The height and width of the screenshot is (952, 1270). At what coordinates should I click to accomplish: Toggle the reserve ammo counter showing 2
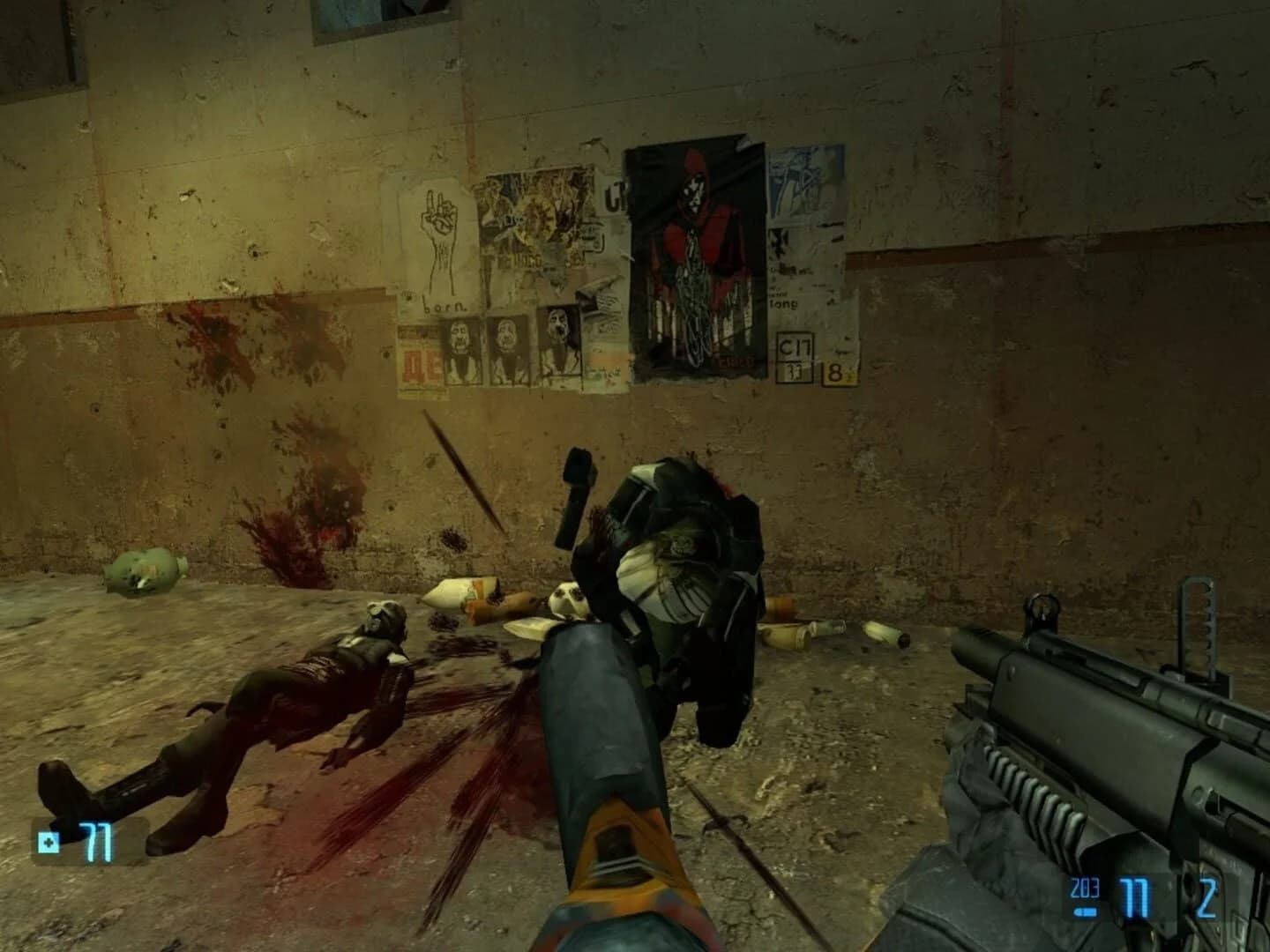(1206, 897)
